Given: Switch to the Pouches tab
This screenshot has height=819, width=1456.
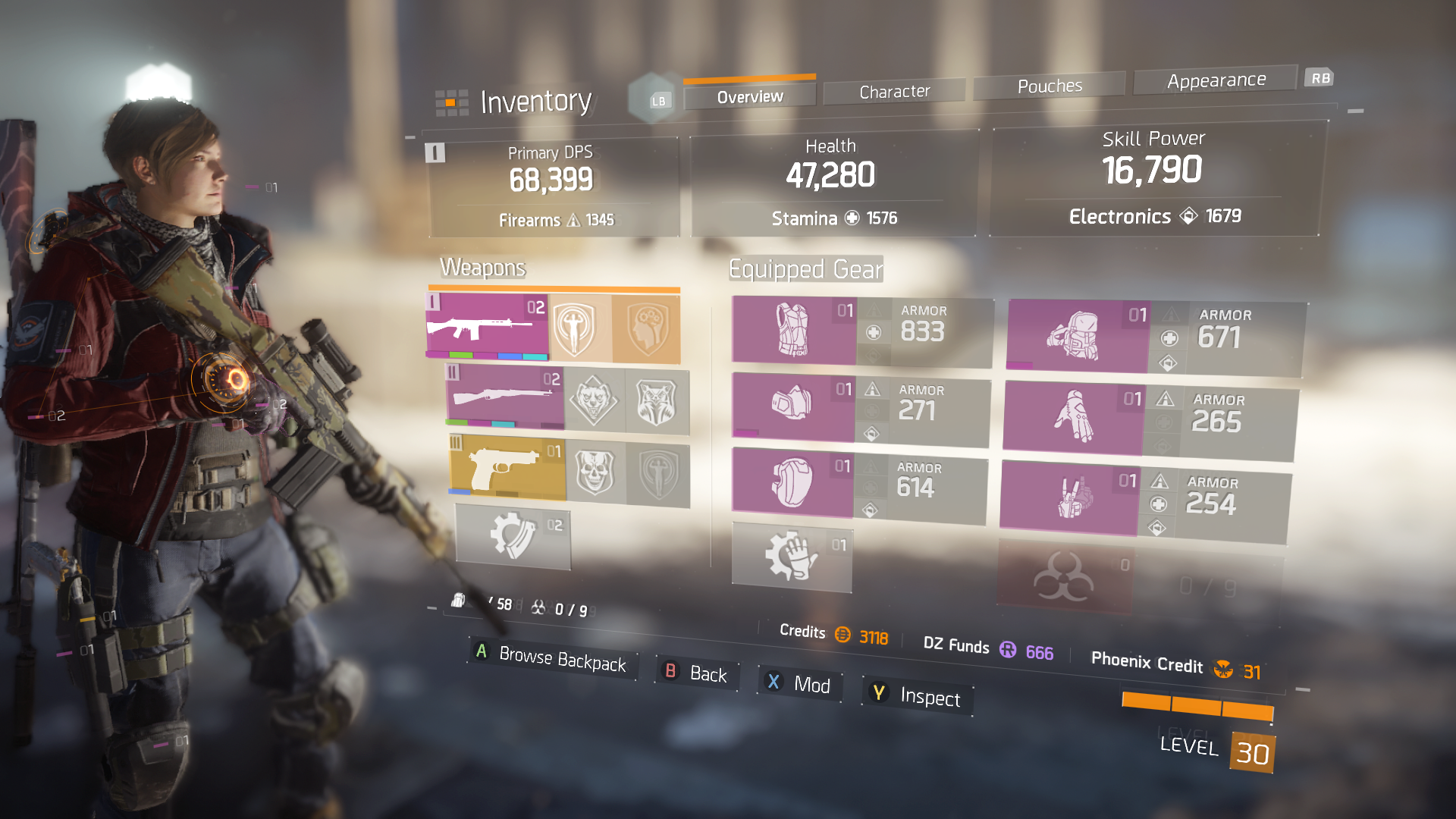Looking at the screenshot, I should (x=1050, y=86).
